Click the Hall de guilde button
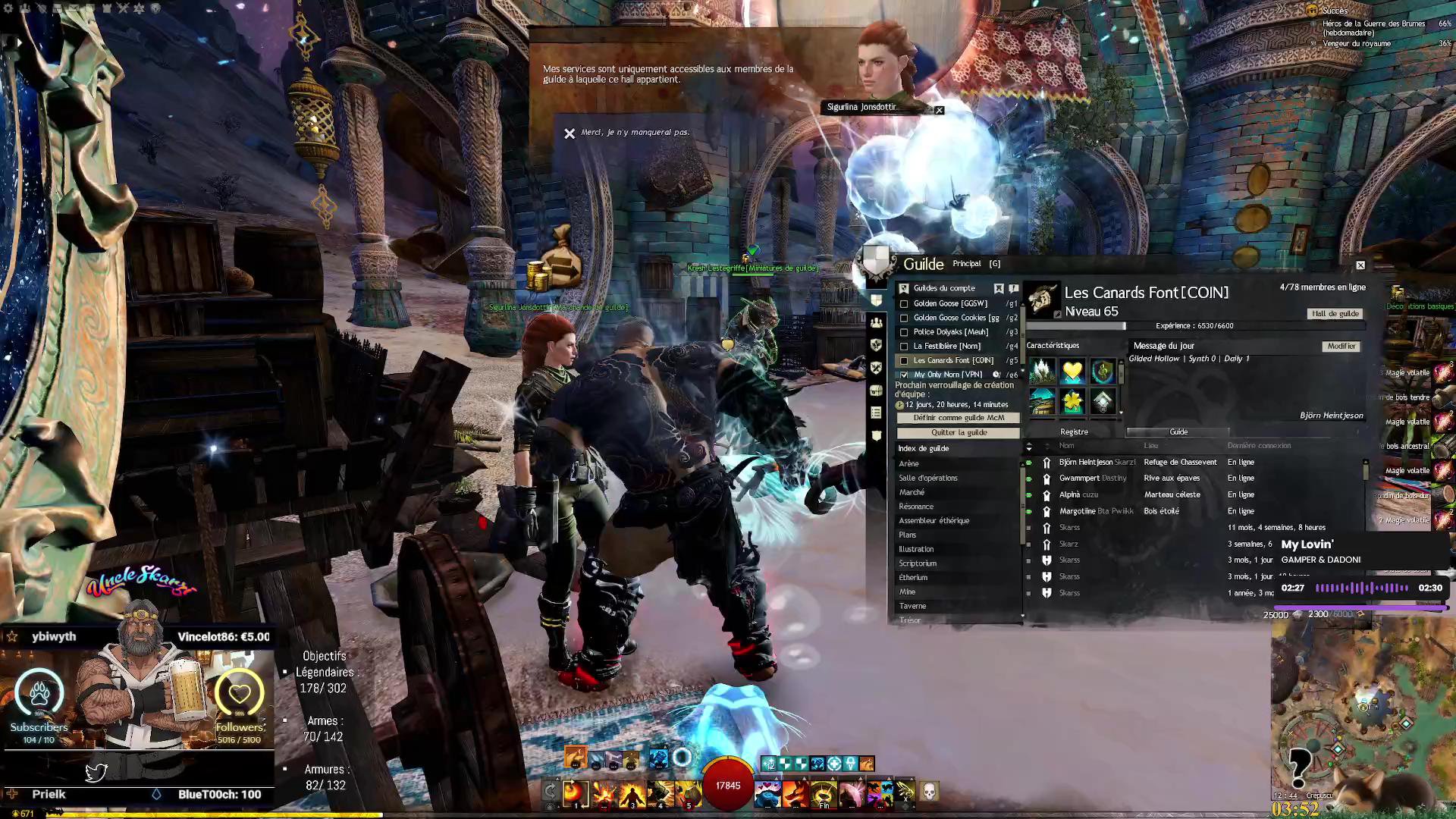 (x=1335, y=314)
